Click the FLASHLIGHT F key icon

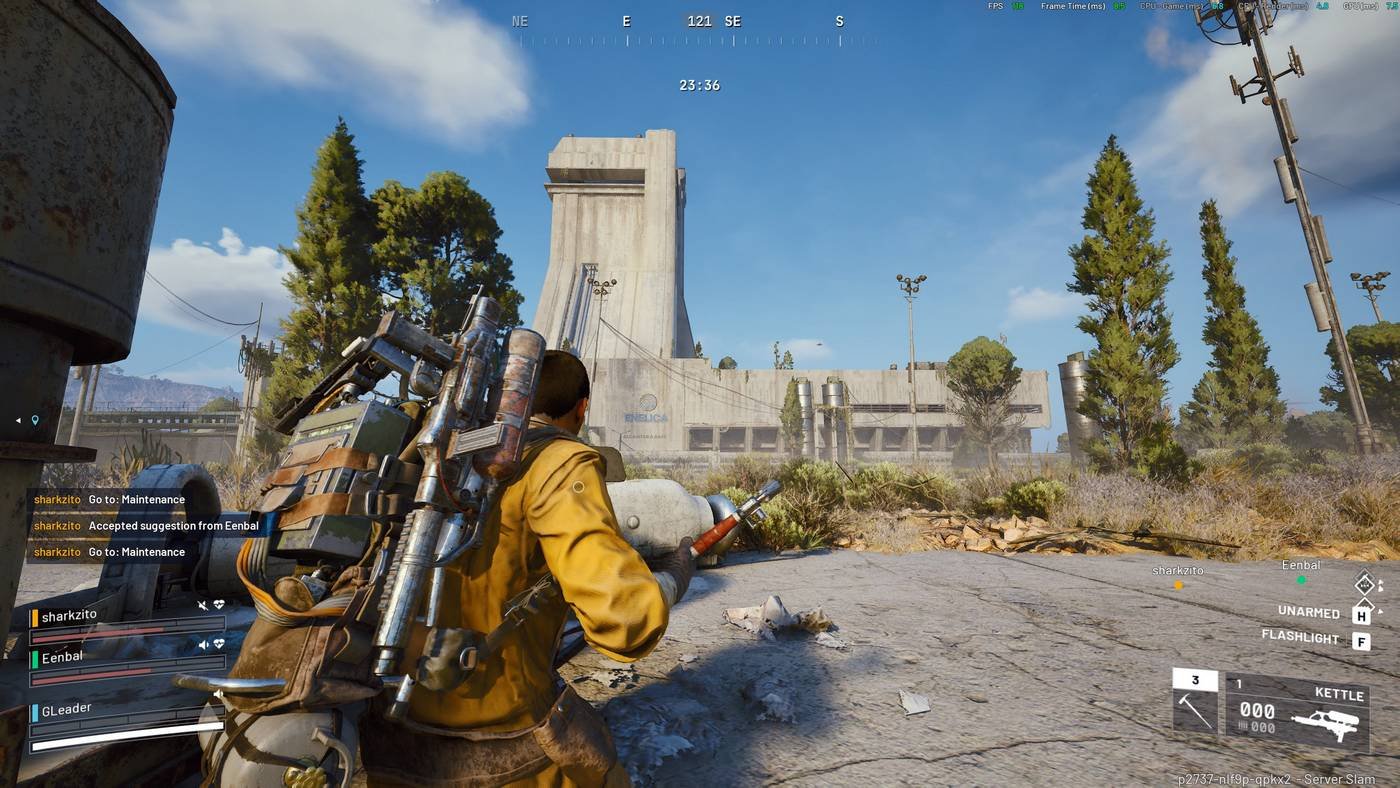tap(1362, 642)
